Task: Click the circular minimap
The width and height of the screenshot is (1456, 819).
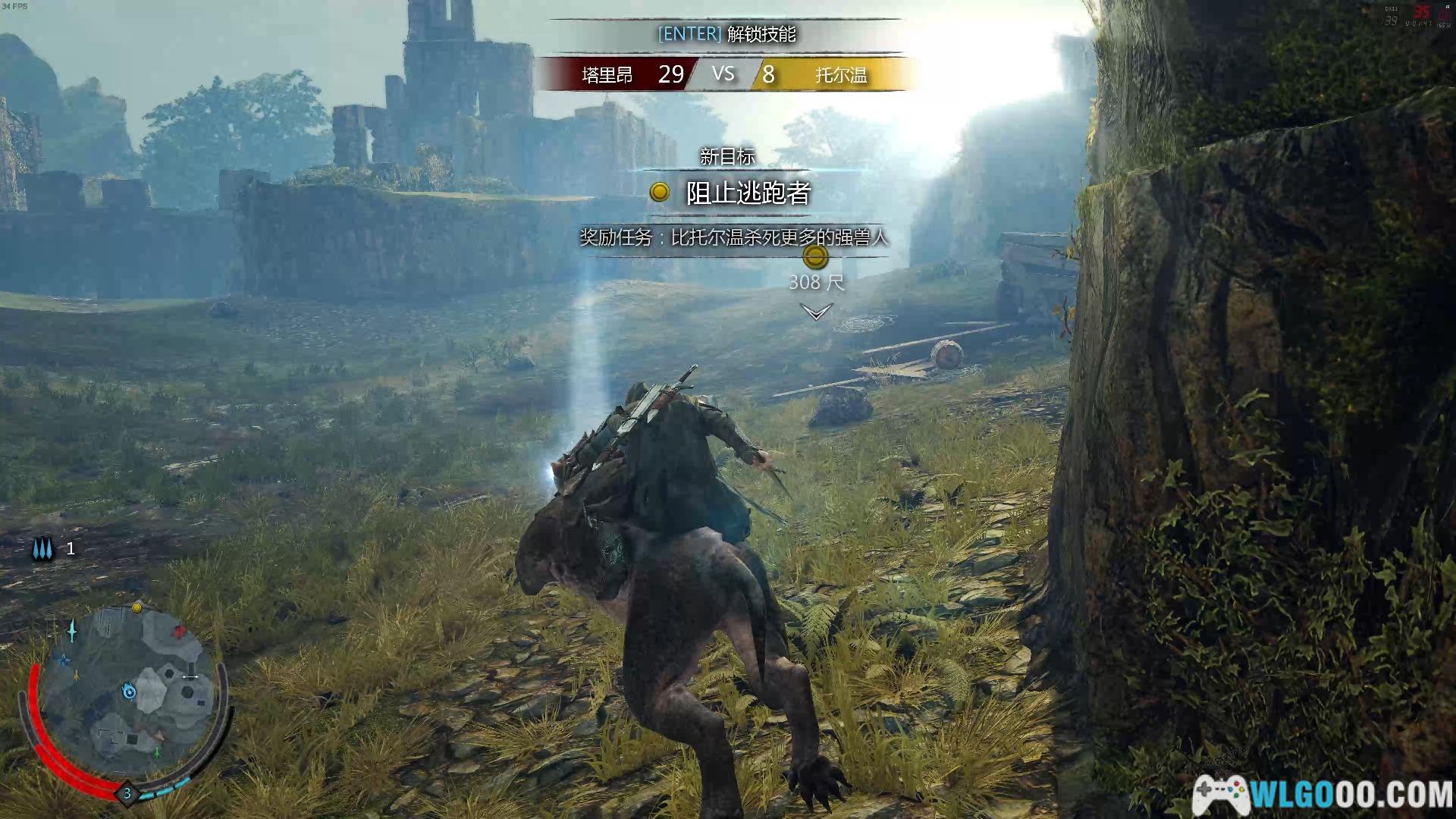Action: point(127,694)
